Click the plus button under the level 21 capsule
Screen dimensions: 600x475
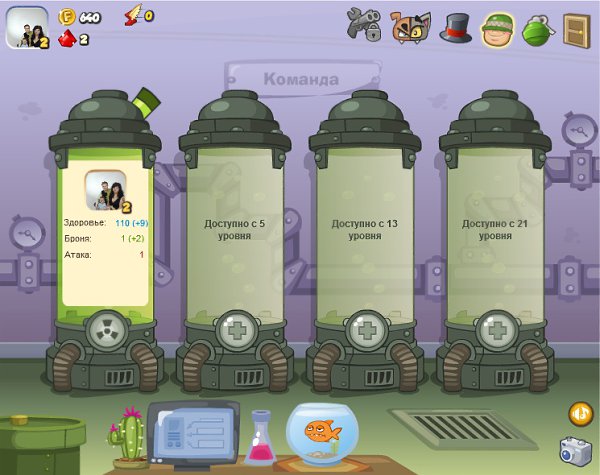(495, 329)
